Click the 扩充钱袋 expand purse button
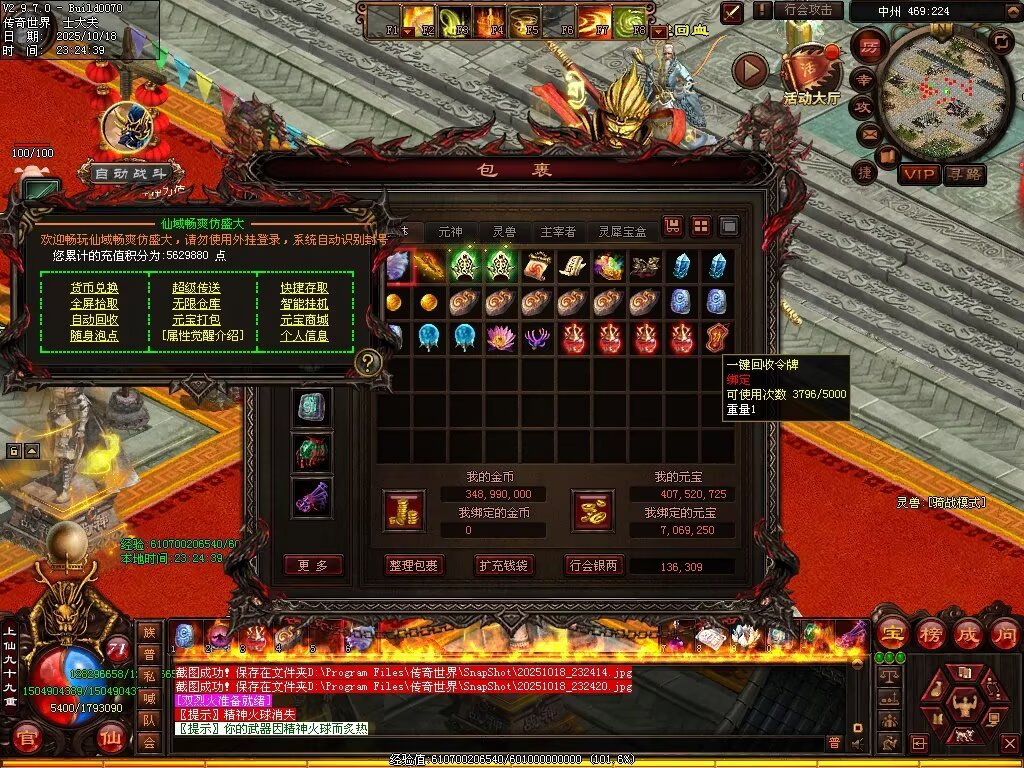The height and width of the screenshot is (768, 1024). [x=503, y=566]
